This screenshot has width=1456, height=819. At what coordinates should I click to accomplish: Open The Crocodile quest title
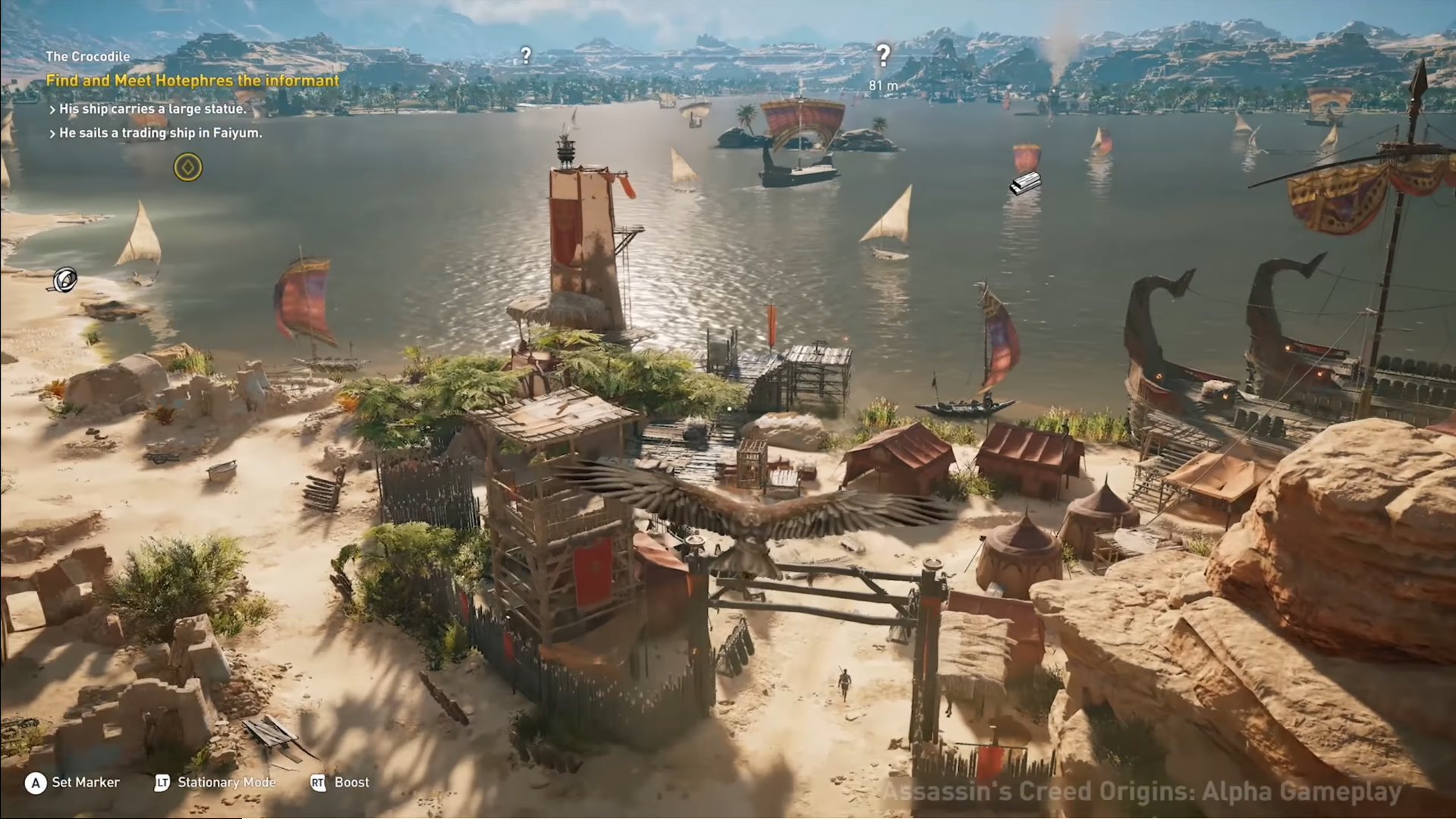click(x=87, y=56)
